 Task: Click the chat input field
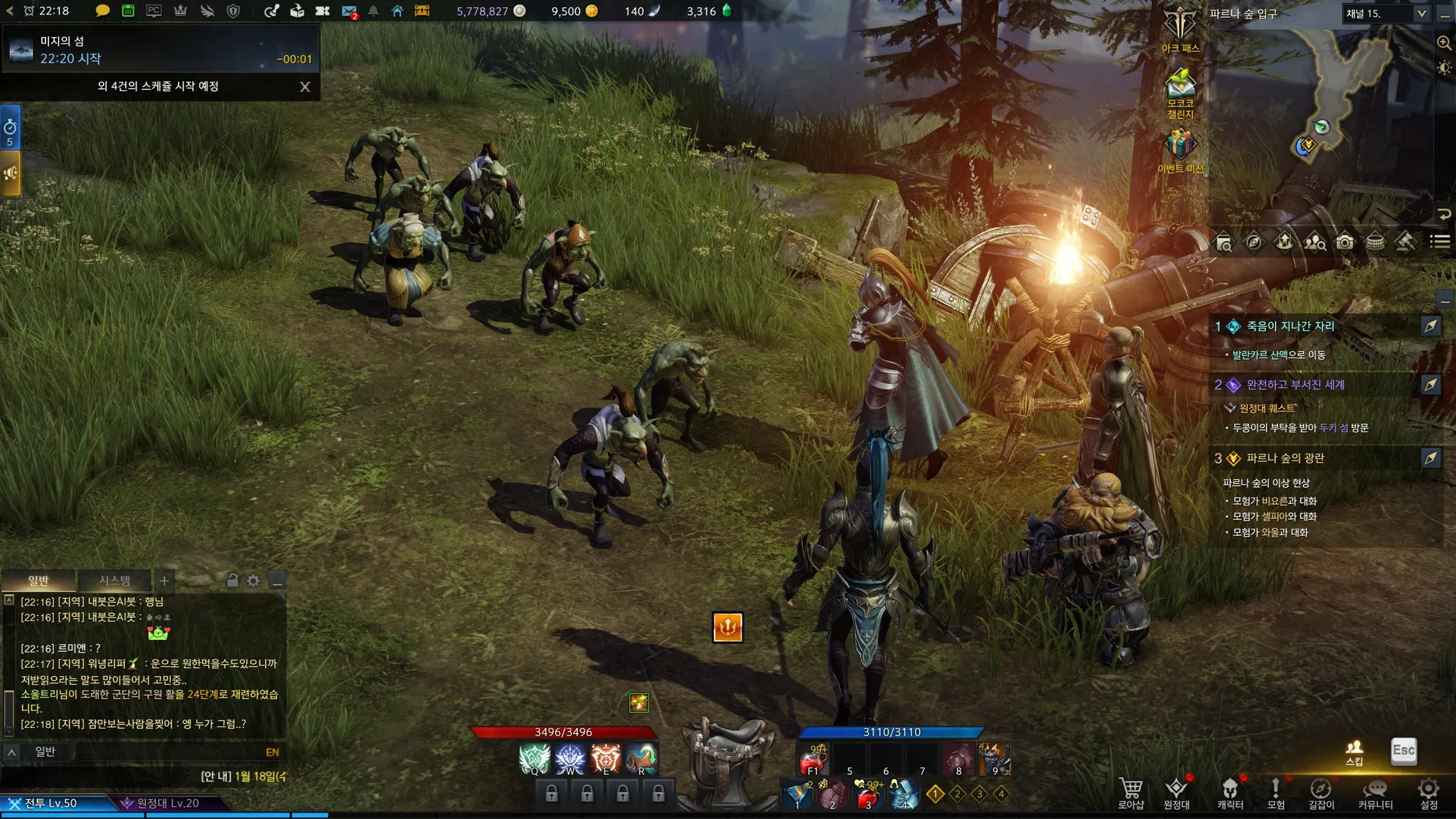point(171,752)
